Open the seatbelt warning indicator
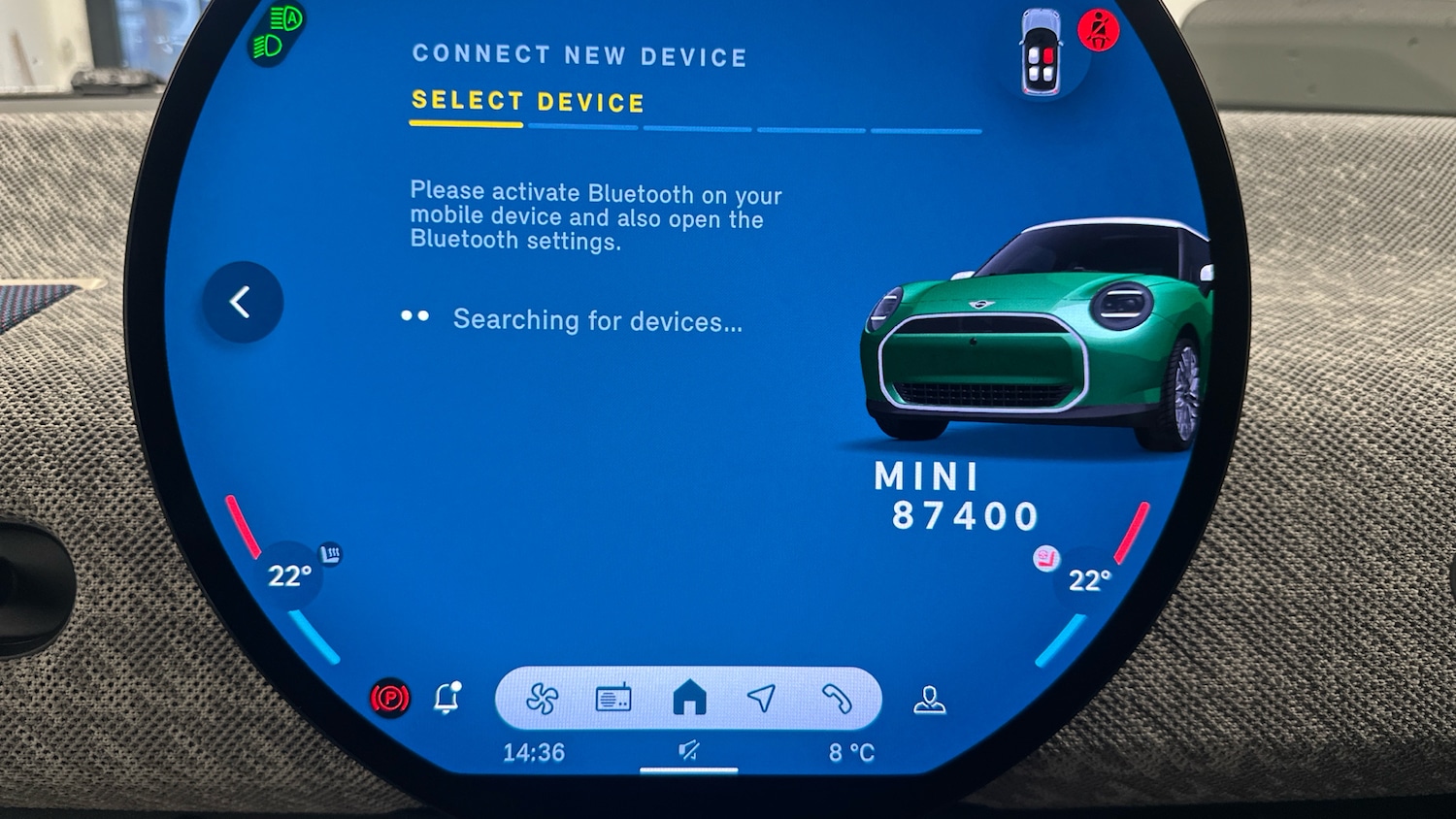 coord(1101,29)
